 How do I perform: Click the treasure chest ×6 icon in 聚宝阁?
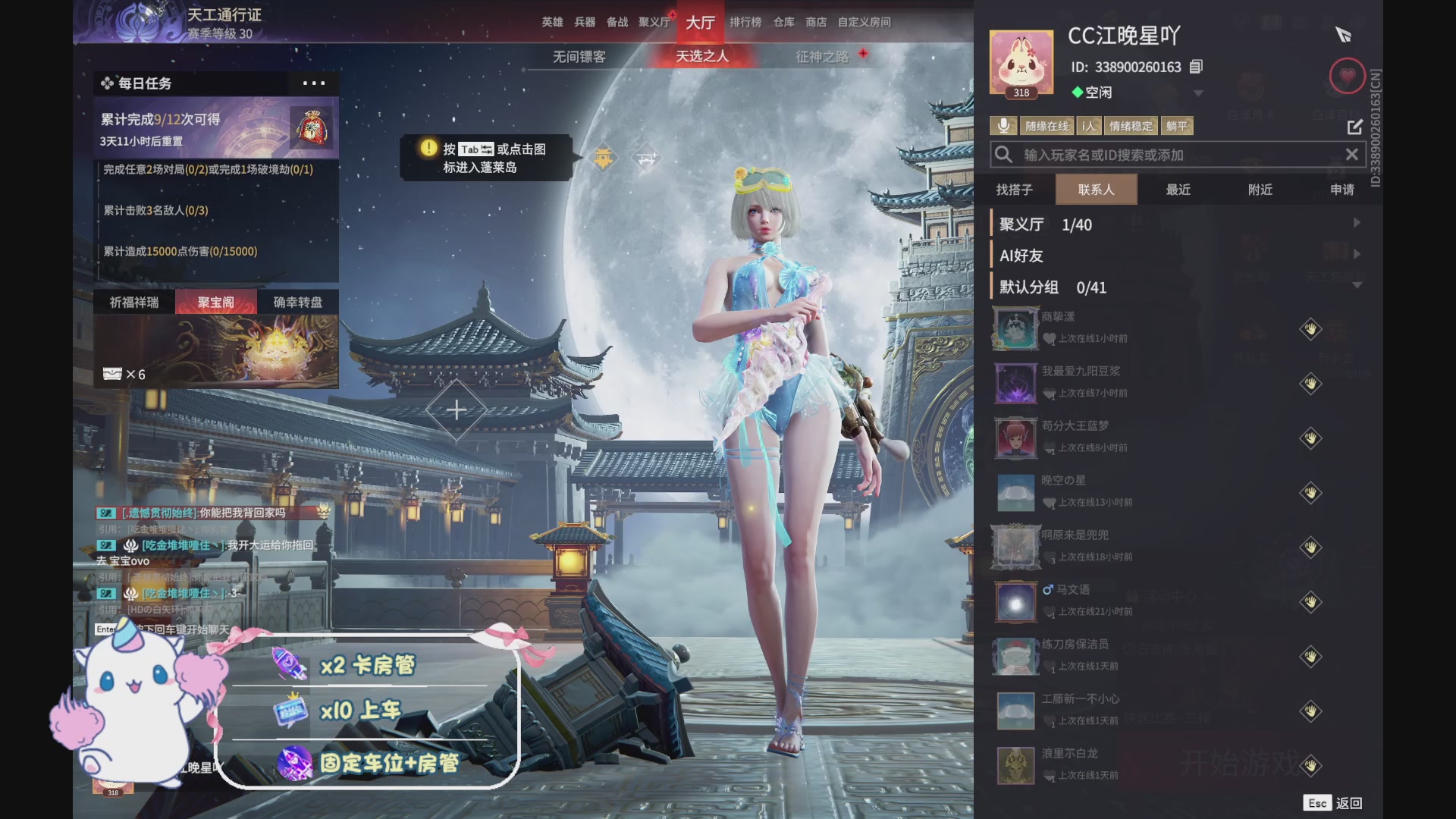[x=112, y=373]
